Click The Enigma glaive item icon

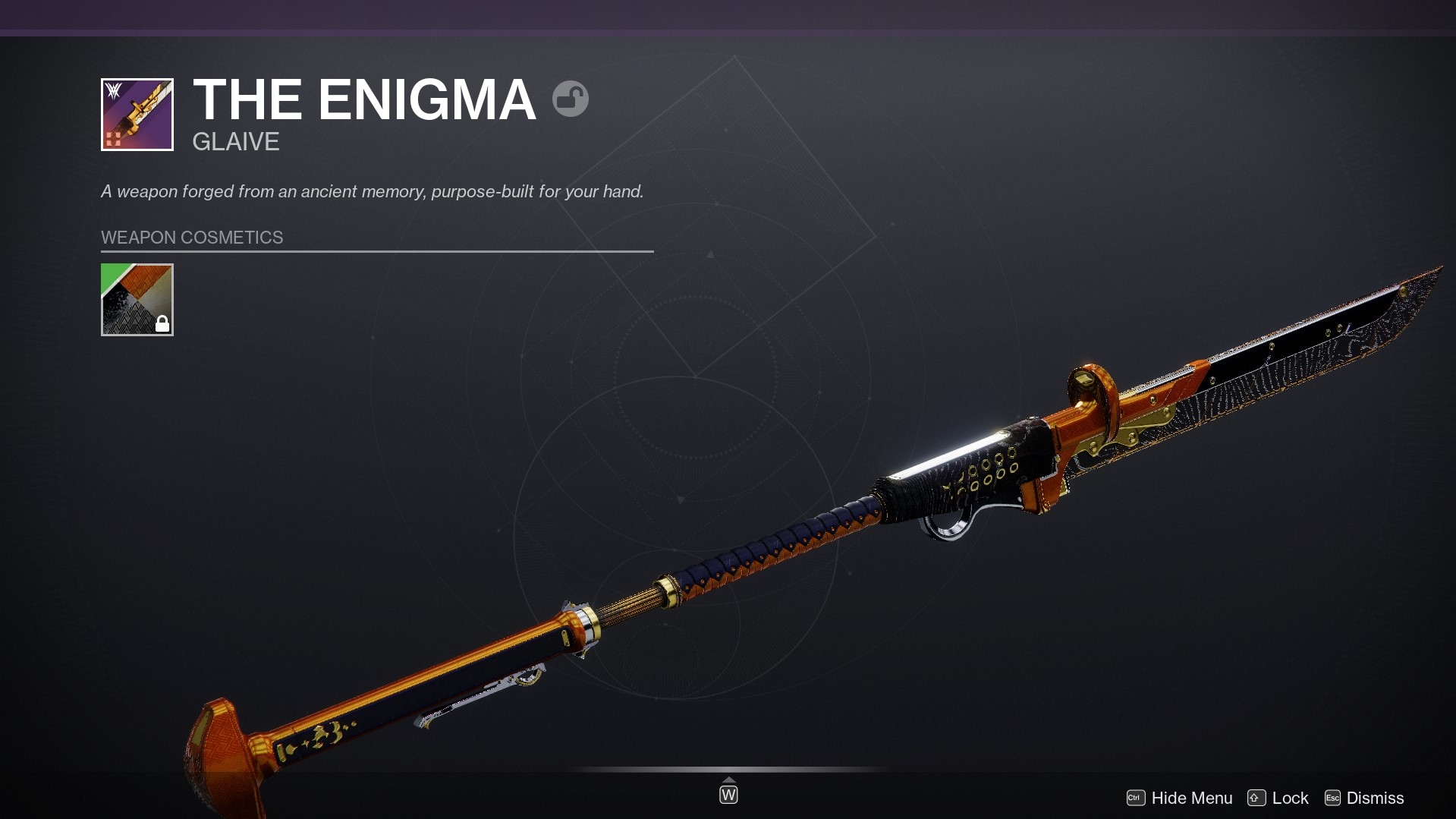coord(137,115)
